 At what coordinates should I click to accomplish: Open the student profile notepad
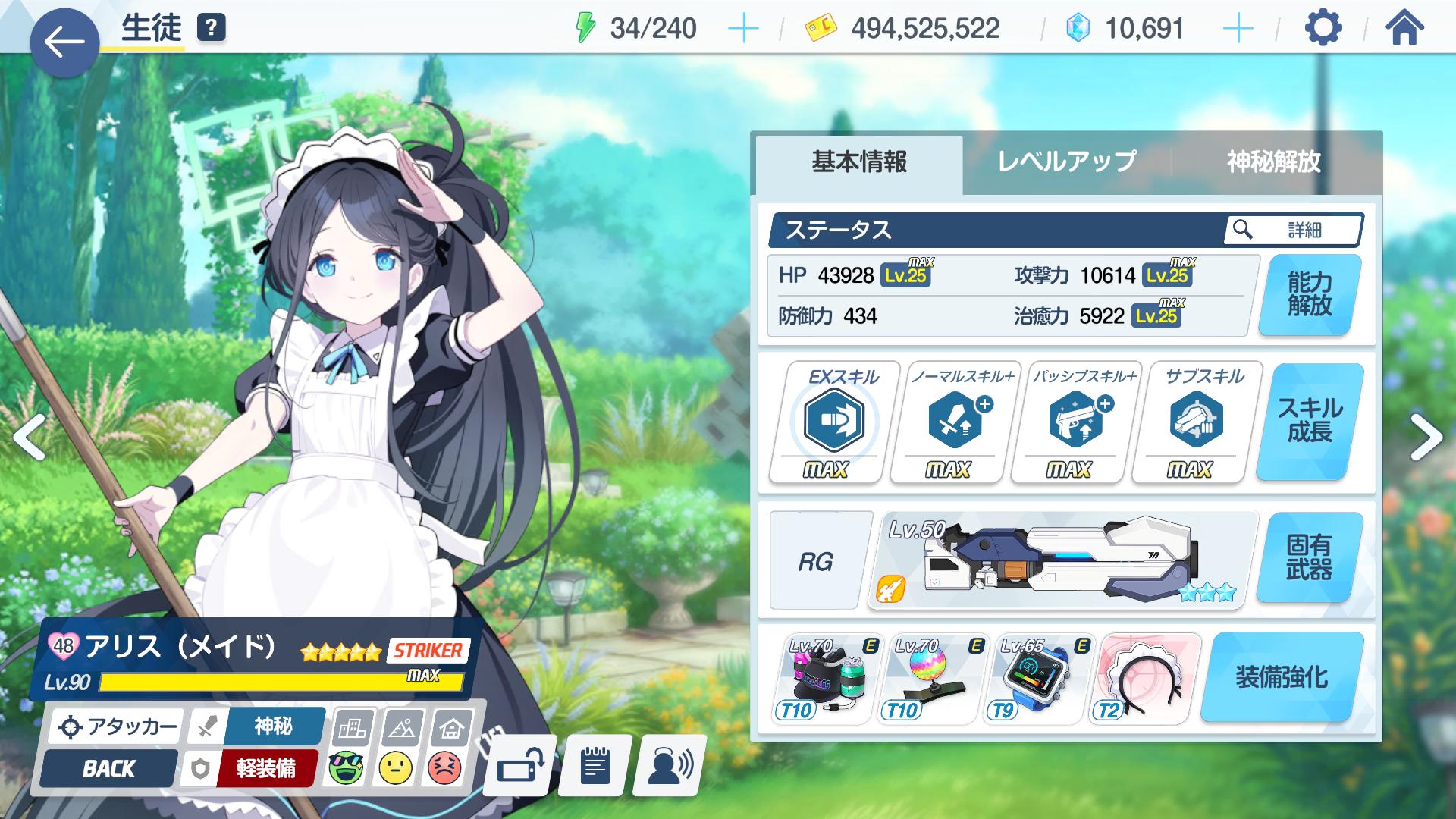pyautogui.click(x=595, y=767)
